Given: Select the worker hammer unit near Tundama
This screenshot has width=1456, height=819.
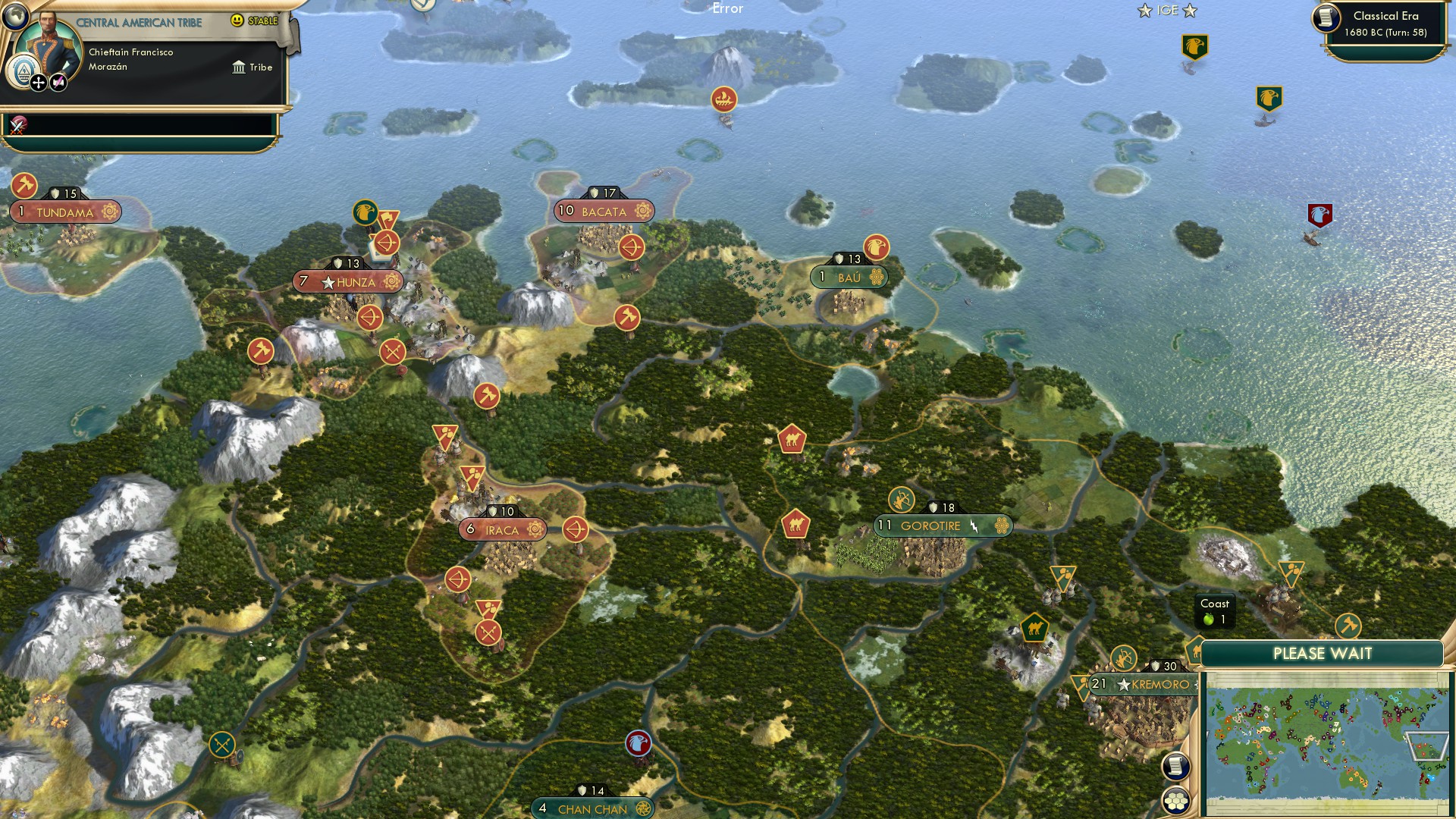Looking at the screenshot, I should point(23,184).
